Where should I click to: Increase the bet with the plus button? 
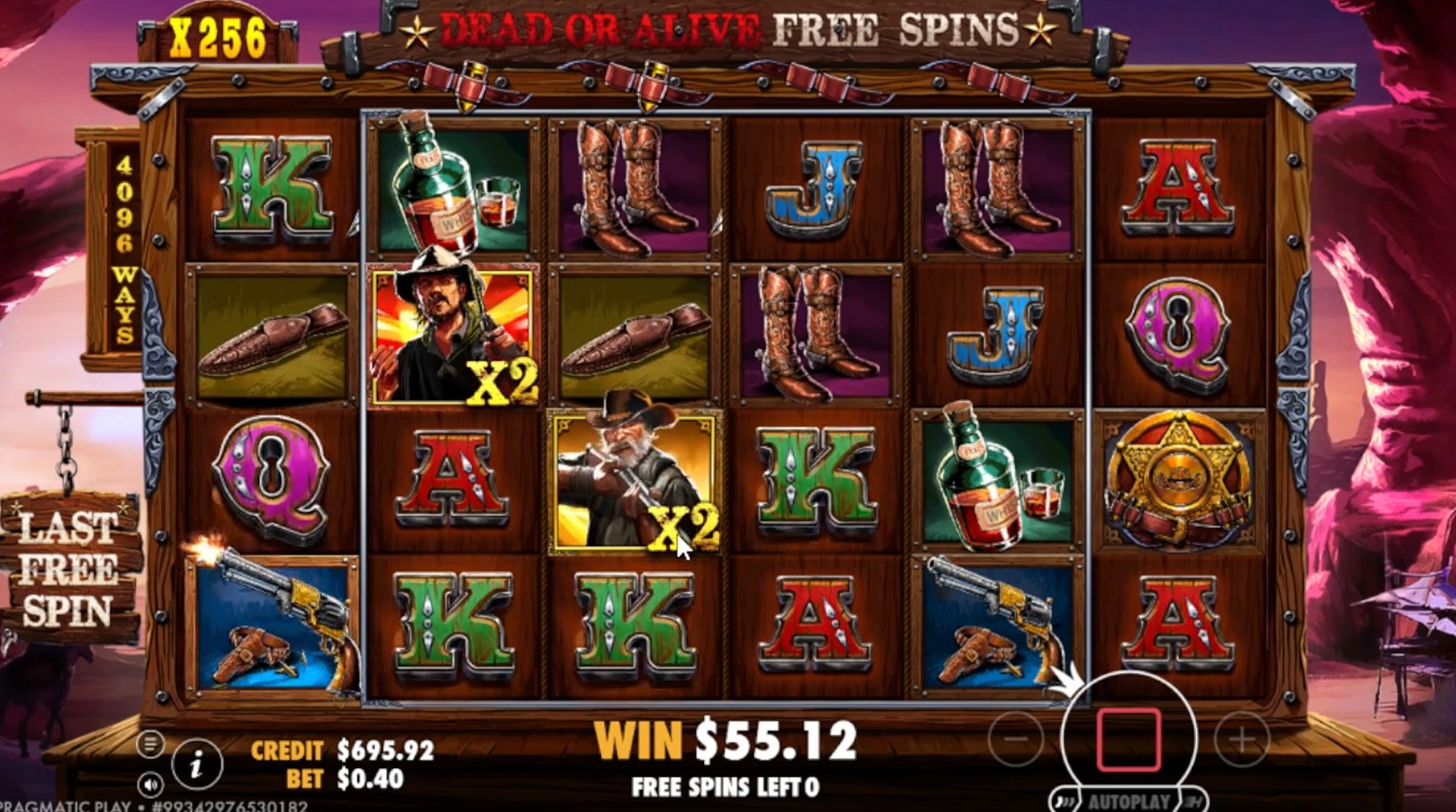(1242, 738)
